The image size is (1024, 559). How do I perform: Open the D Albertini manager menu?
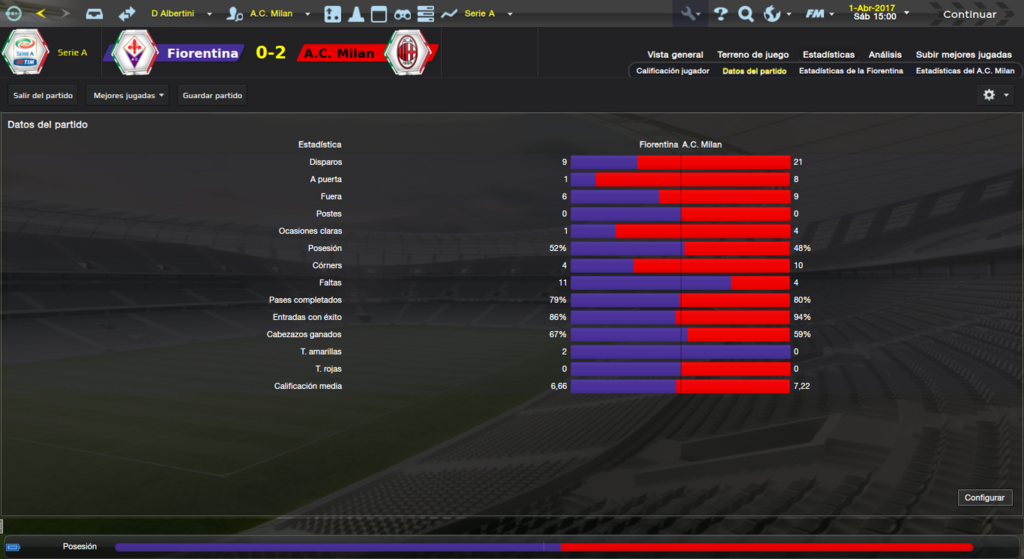[181, 14]
